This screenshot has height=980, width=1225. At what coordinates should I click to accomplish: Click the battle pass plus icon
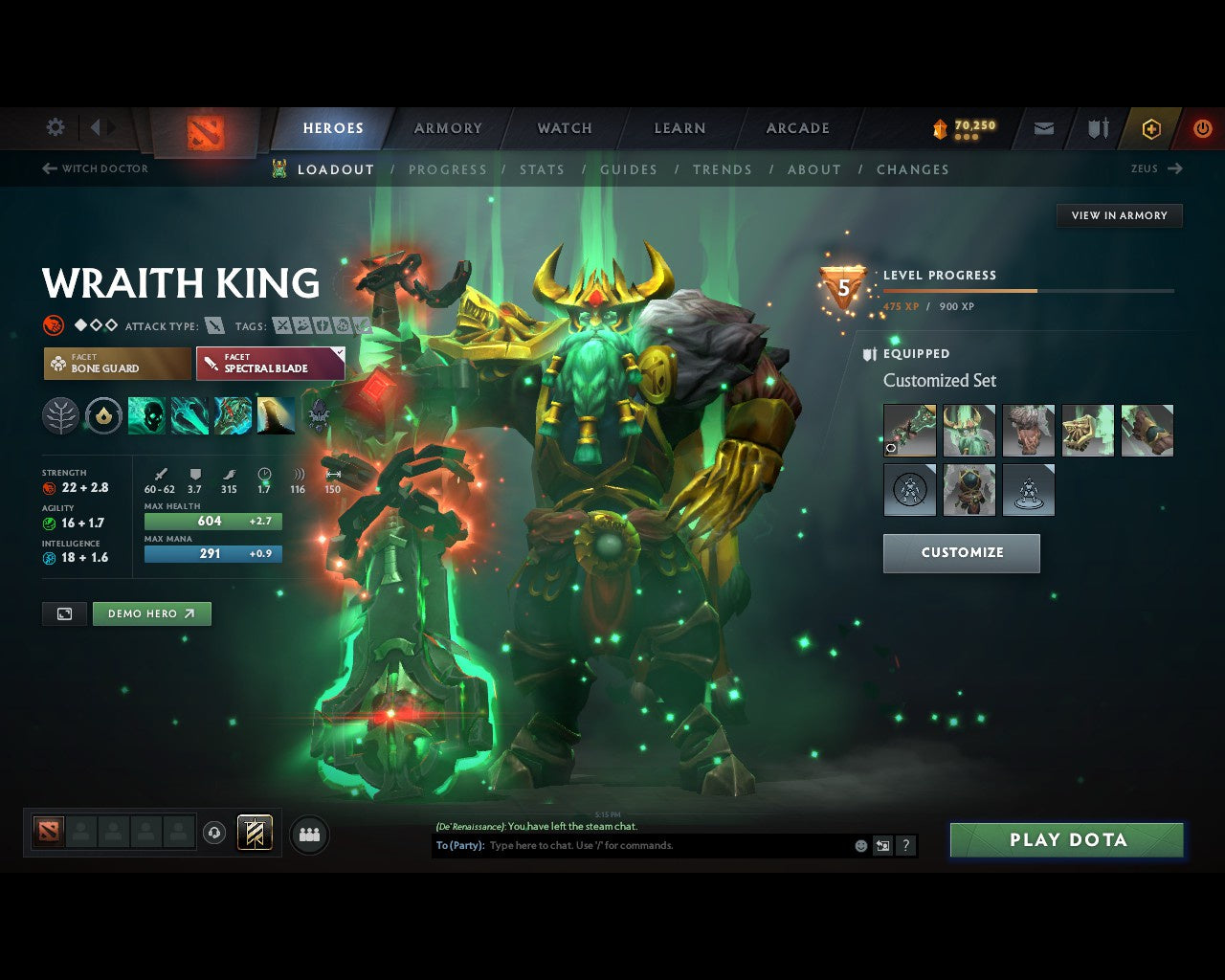(1150, 128)
